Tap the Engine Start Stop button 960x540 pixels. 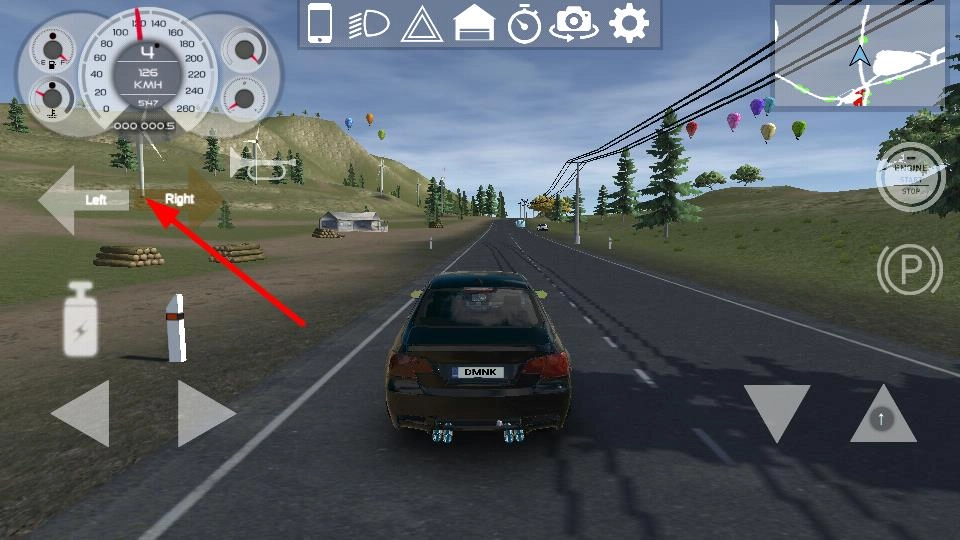(909, 177)
